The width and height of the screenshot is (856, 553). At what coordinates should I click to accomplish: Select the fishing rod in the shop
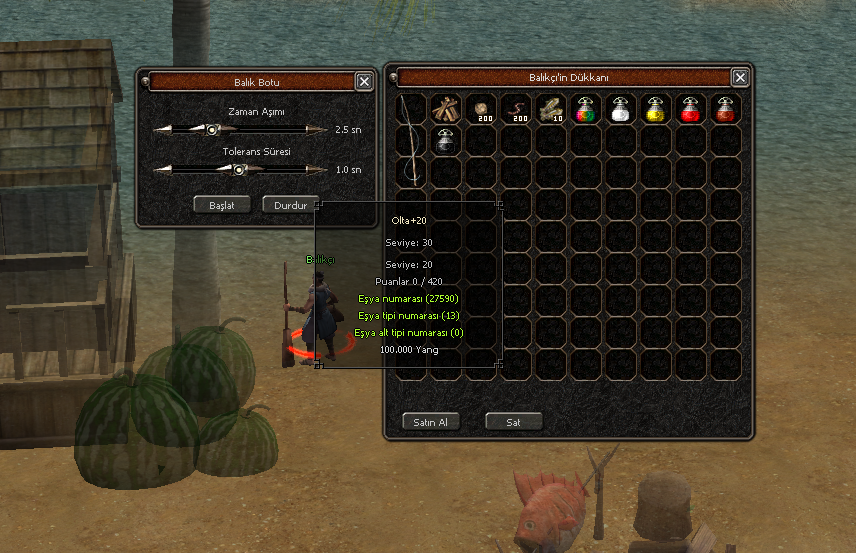click(410, 140)
